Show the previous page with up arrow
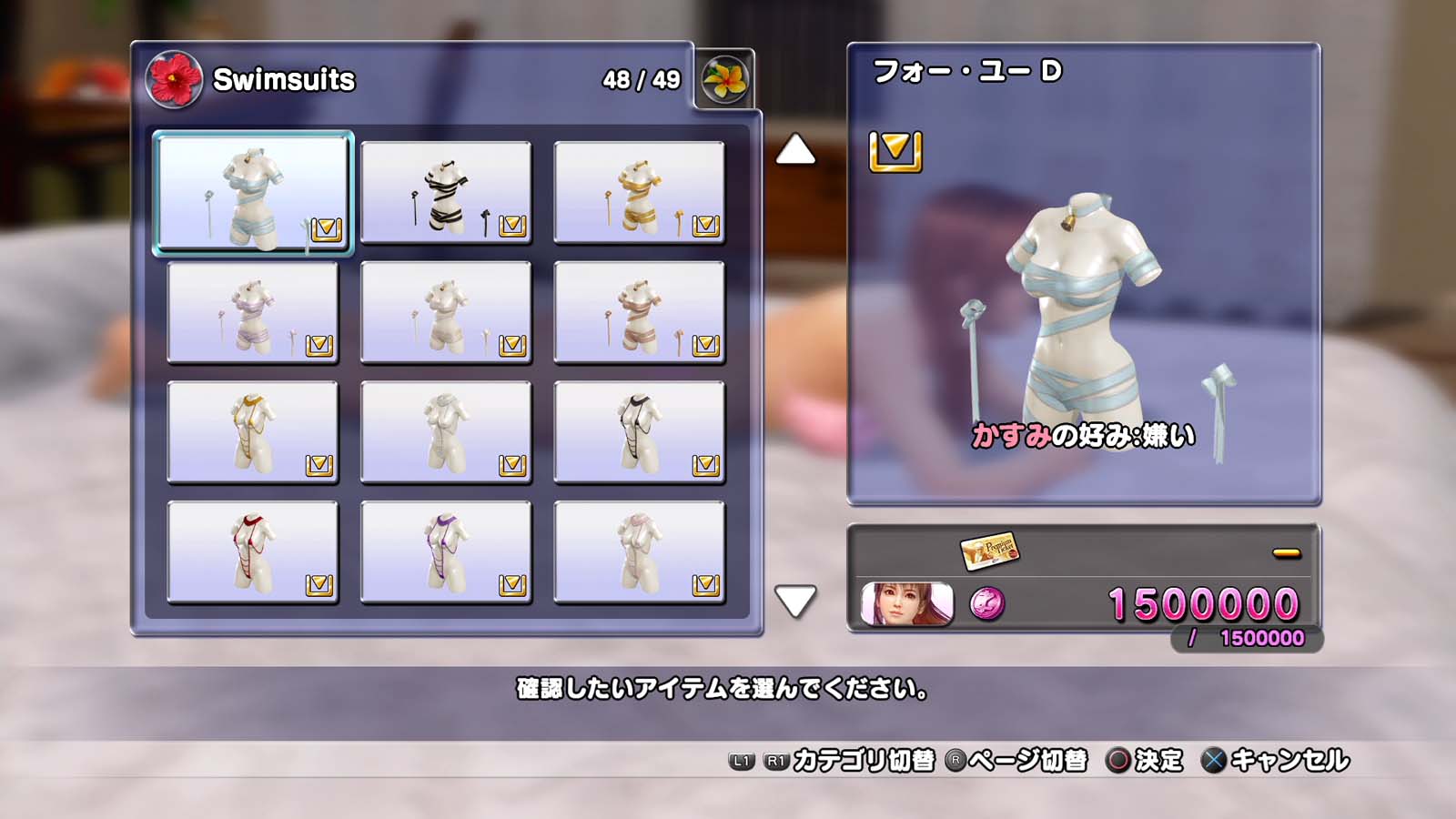 tap(795, 150)
